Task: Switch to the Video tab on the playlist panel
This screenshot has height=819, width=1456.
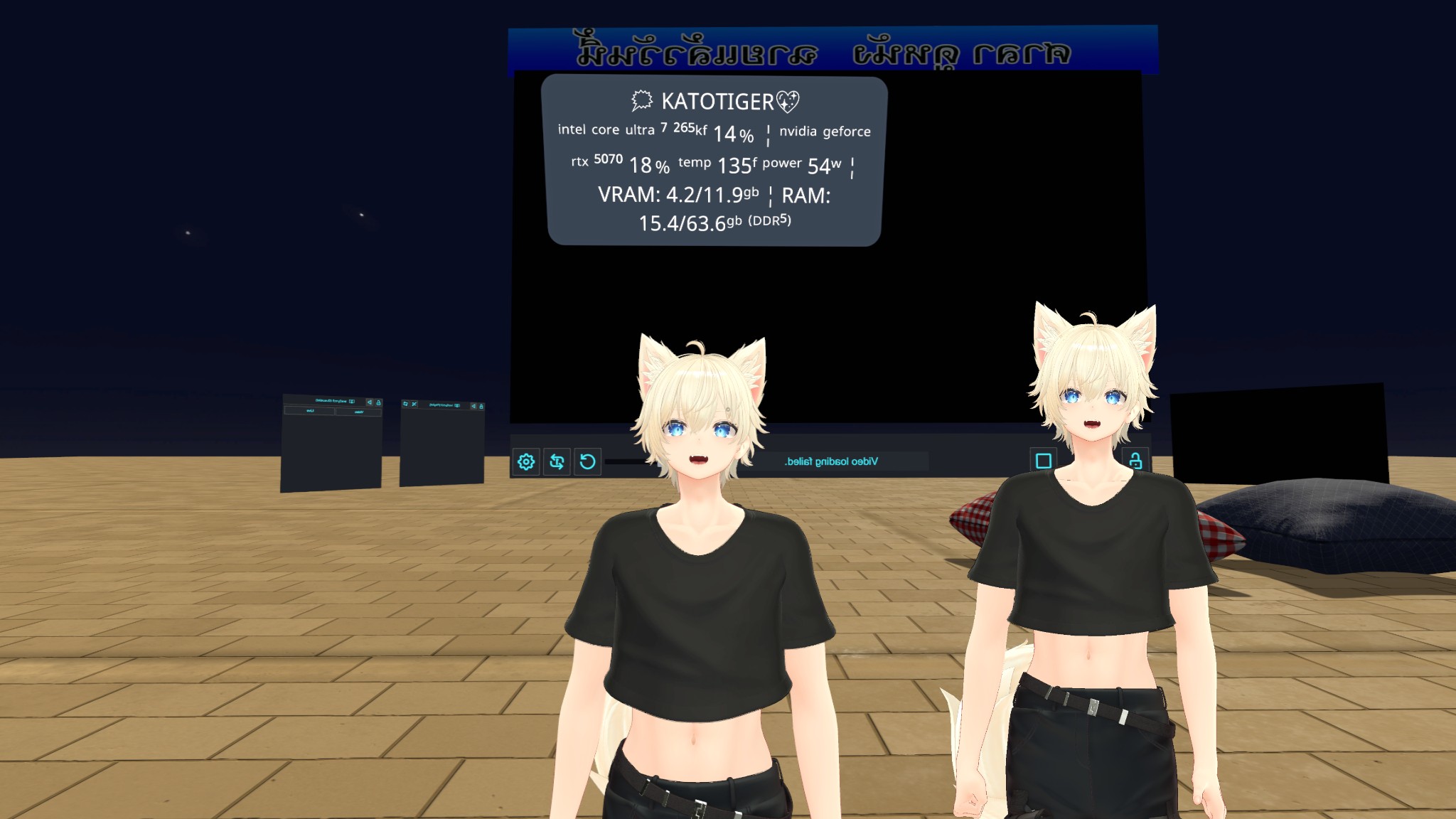Action: point(358,412)
